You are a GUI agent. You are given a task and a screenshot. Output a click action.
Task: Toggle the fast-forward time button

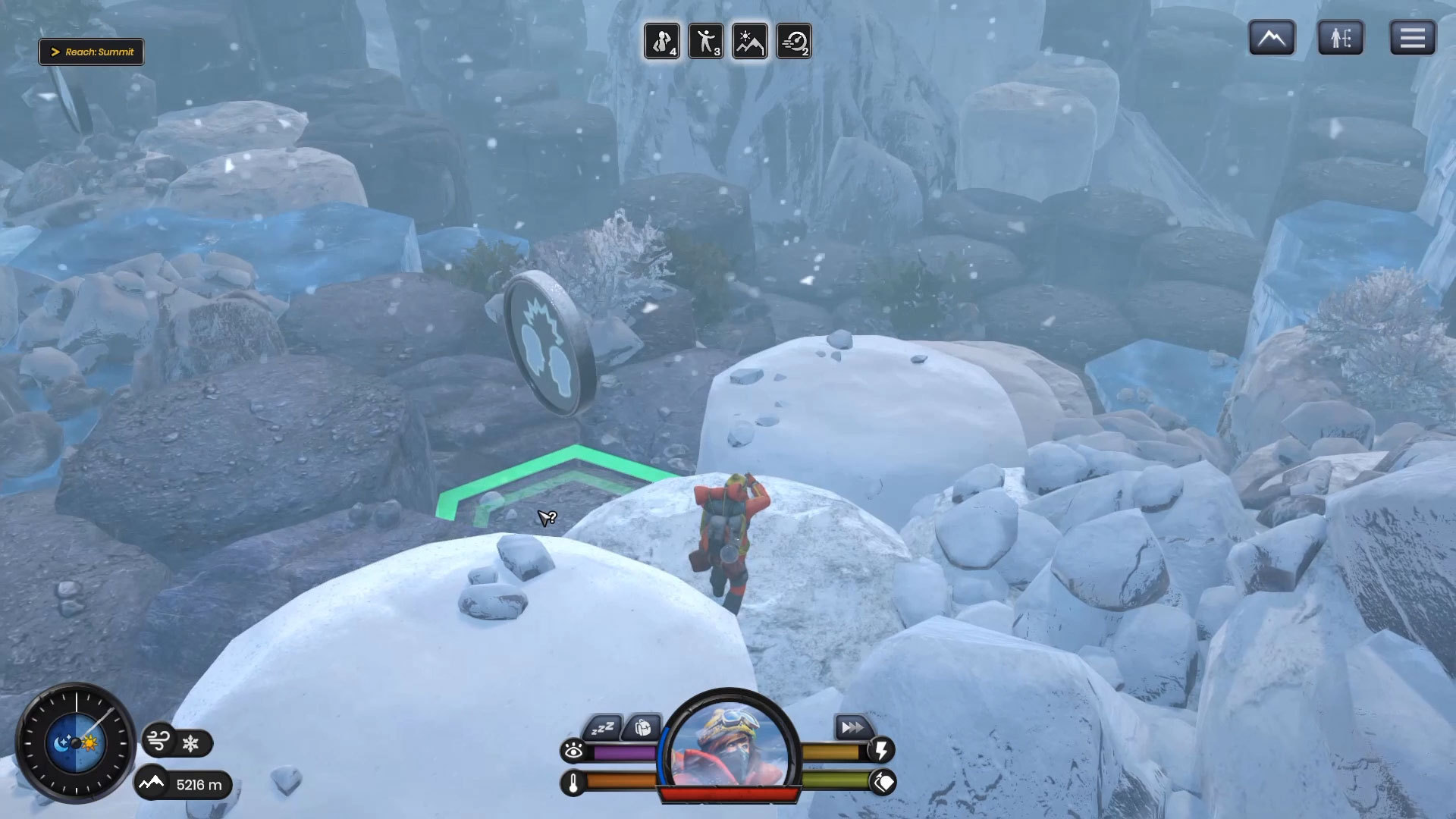pyautogui.click(x=852, y=728)
